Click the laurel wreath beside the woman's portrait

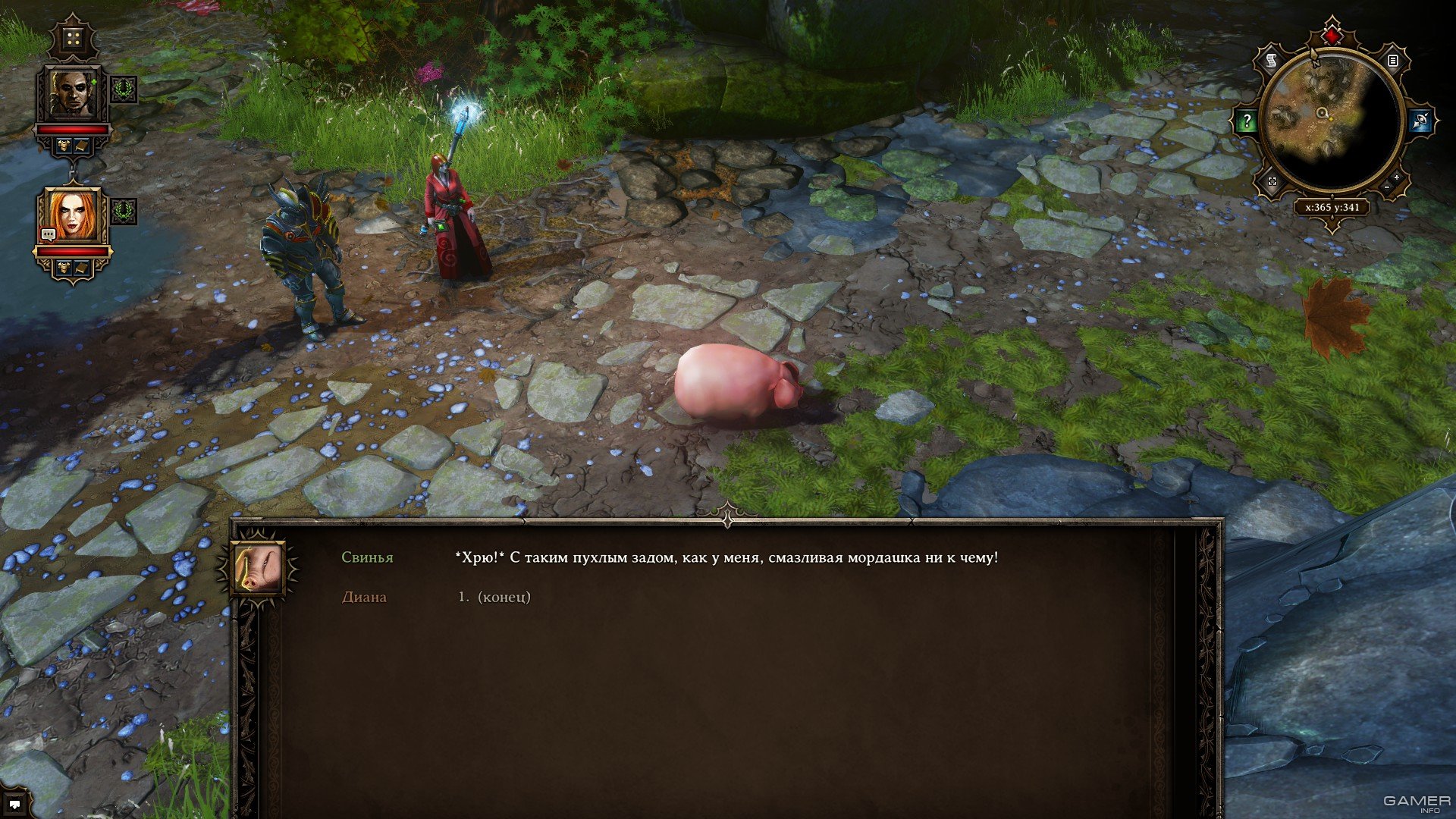click(x=124, y=212)
